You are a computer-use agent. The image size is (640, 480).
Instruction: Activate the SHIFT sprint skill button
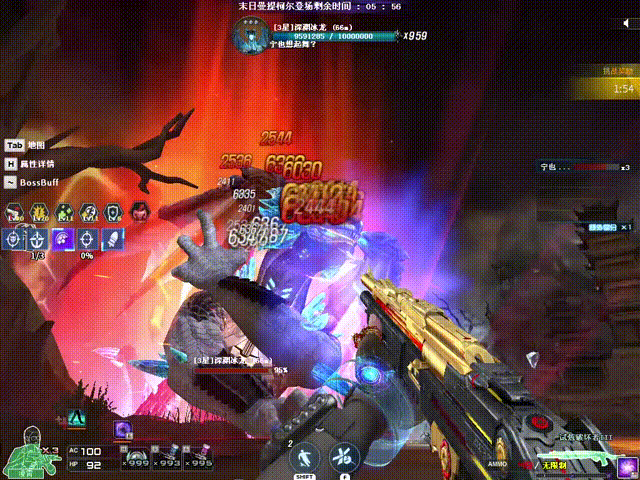coord(301,457)
